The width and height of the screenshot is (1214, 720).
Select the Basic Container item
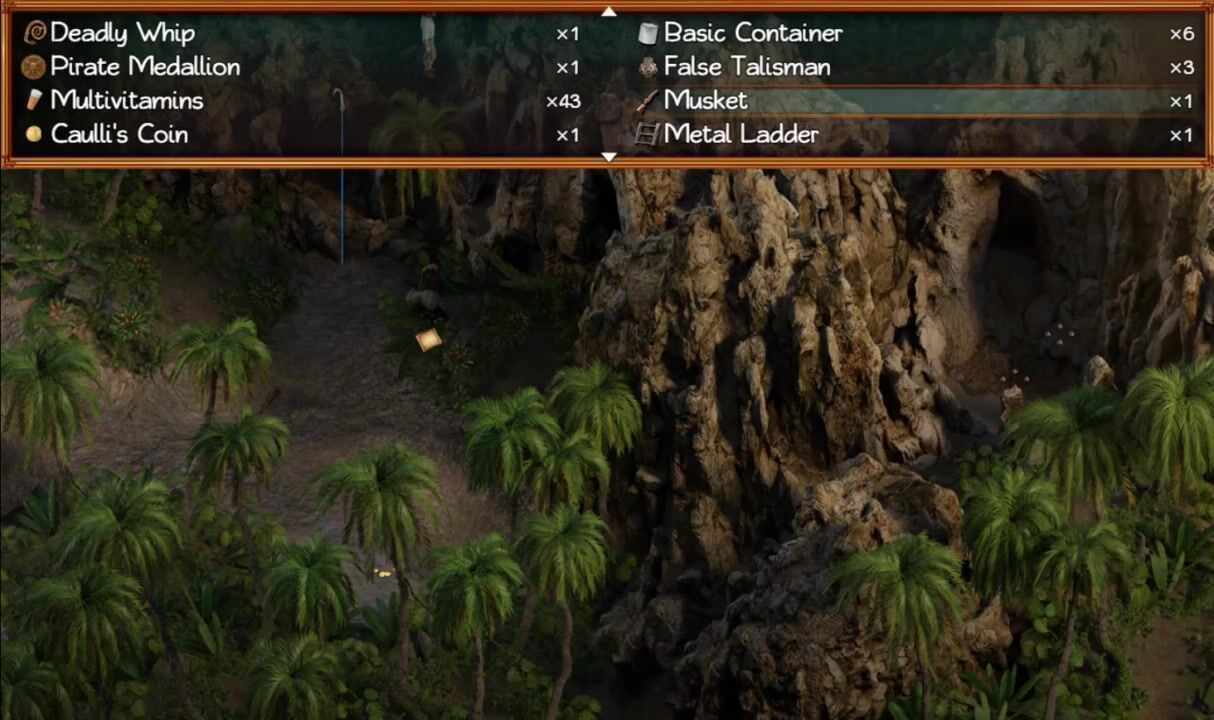[752, 33]
